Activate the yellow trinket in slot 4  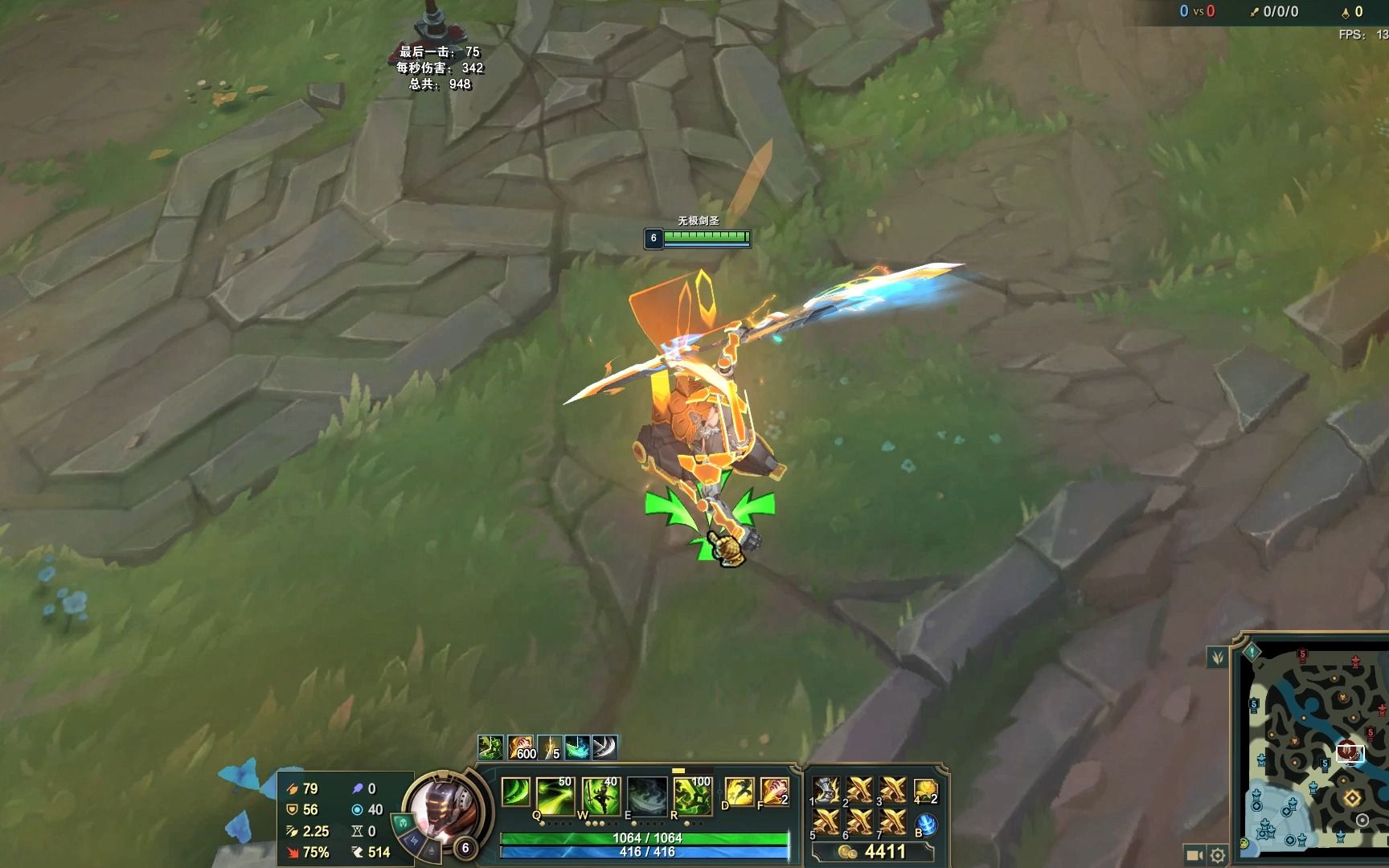926,790
